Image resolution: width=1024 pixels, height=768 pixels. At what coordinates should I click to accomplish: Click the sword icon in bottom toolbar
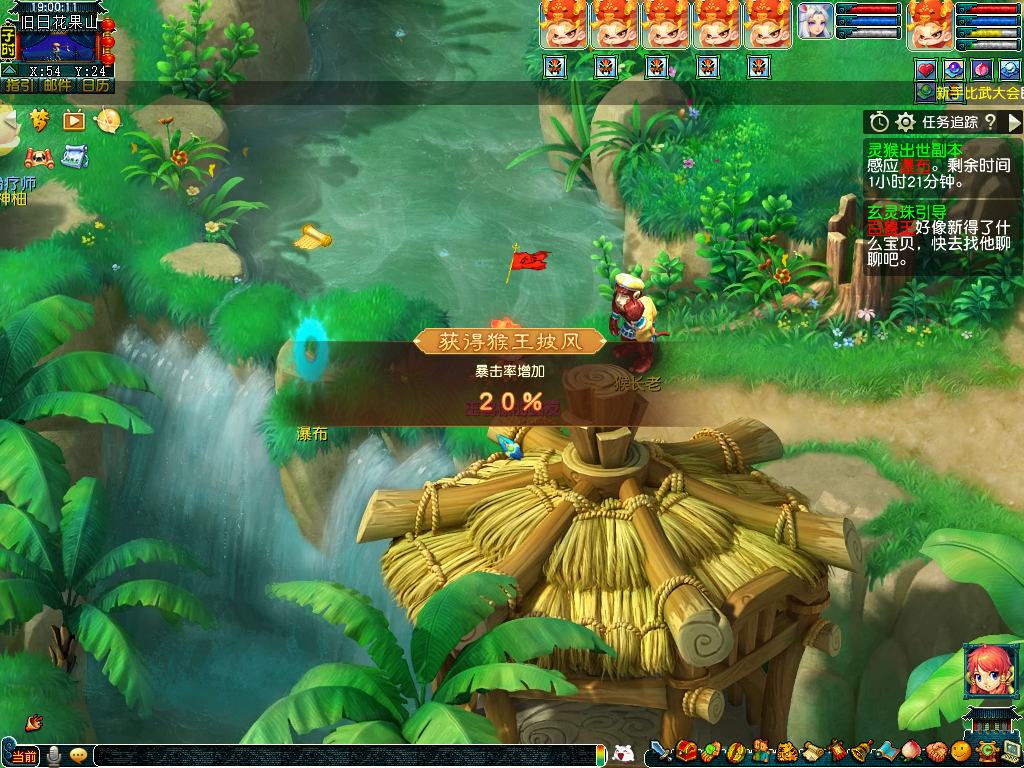[x=660, y=751]
